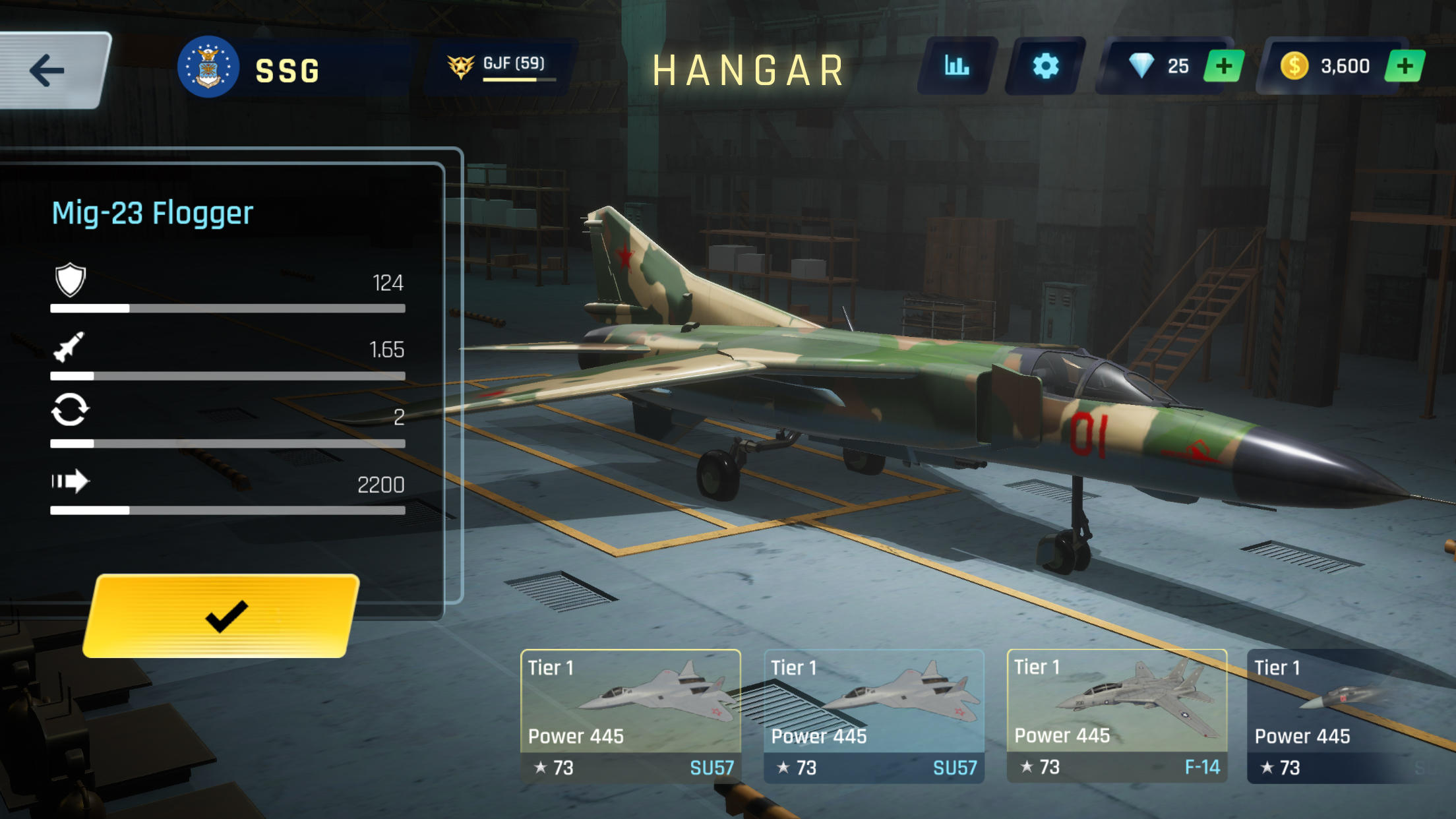This screenshot has height=819, width=1456.
Task: Add coins with the green plus button
Action: (1404, 65)
